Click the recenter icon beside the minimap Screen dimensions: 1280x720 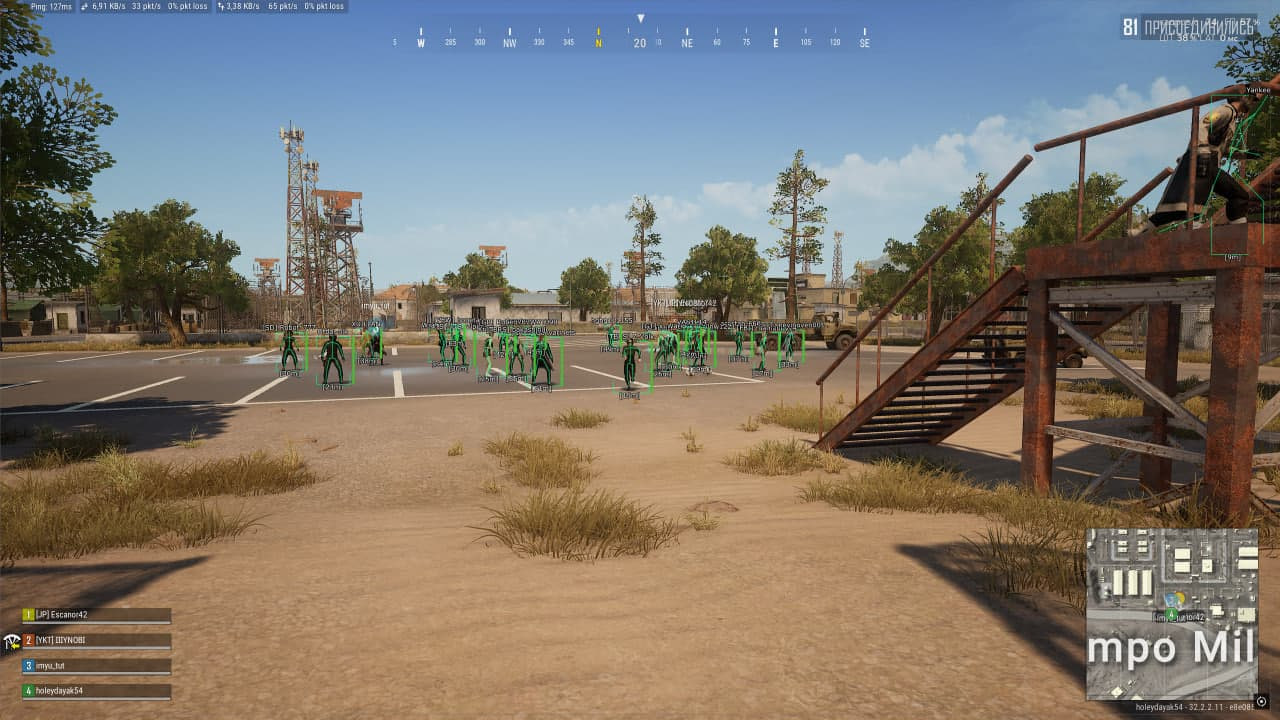pos(1262,701)
